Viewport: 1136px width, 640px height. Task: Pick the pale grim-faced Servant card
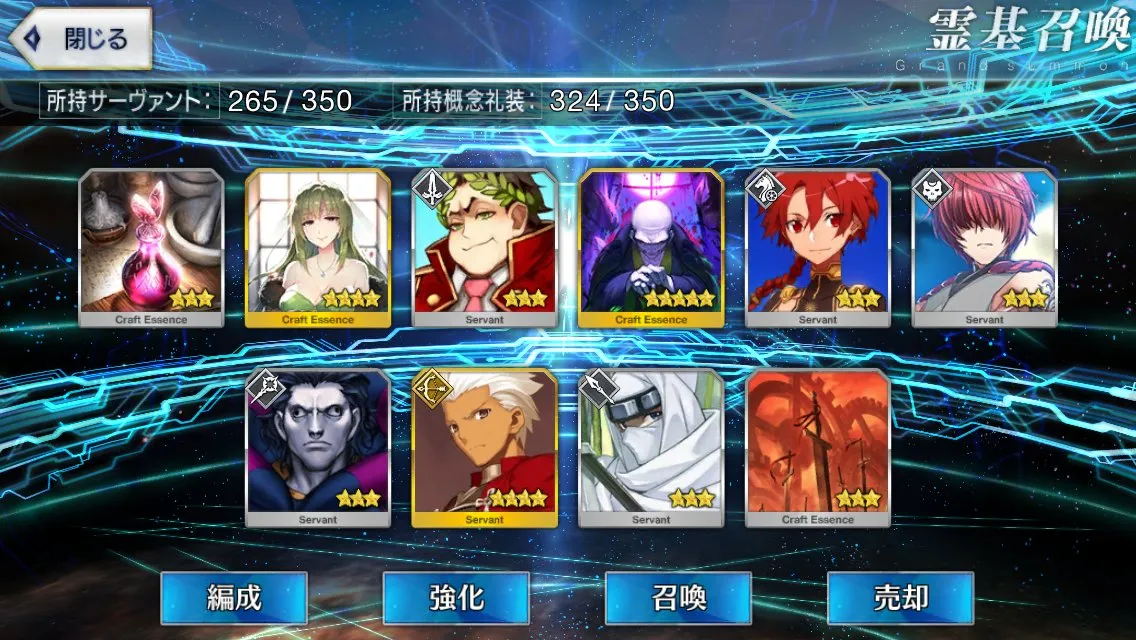click(x=318, y=447)
